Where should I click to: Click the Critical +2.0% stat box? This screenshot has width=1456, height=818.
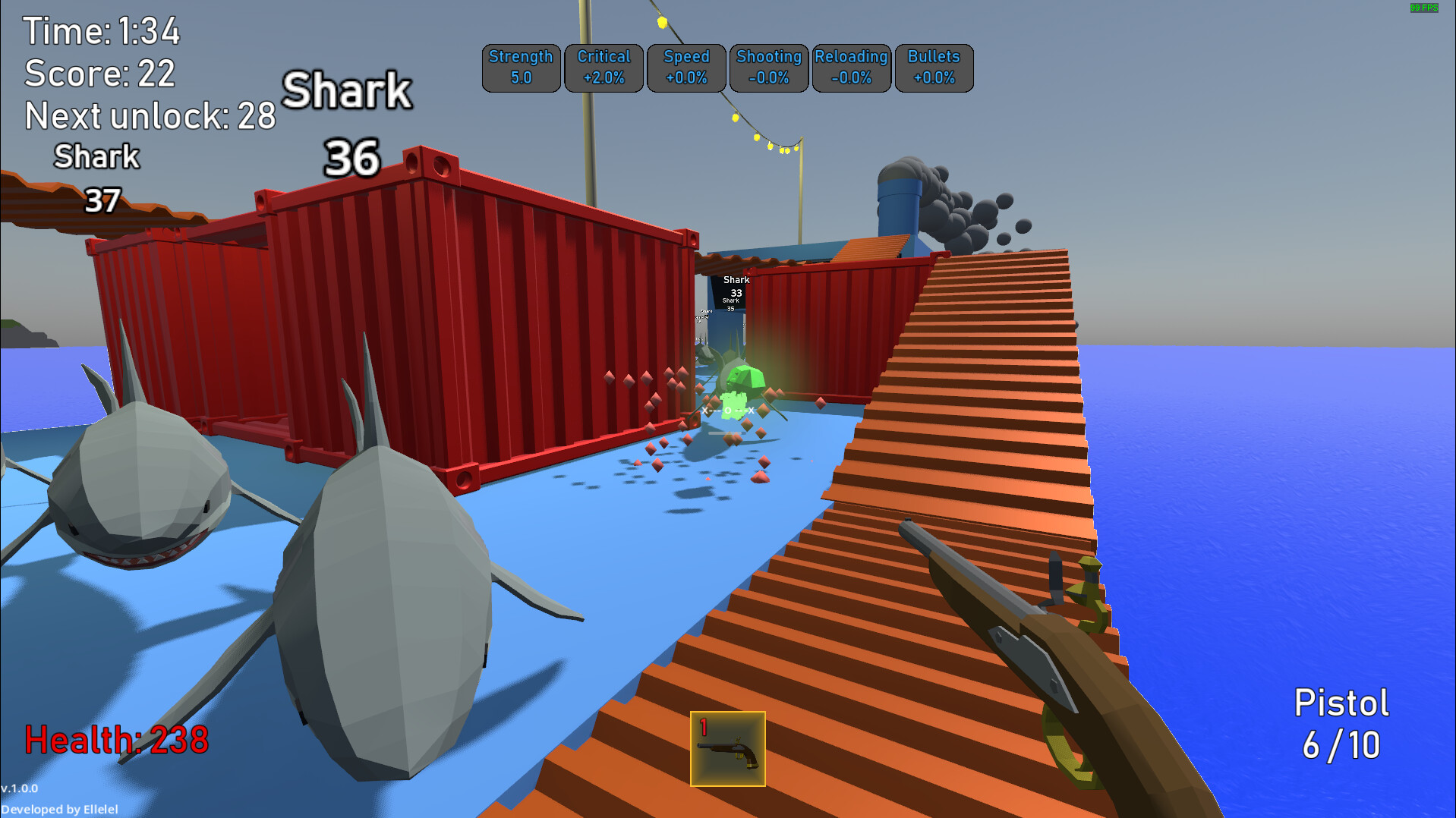604,68
